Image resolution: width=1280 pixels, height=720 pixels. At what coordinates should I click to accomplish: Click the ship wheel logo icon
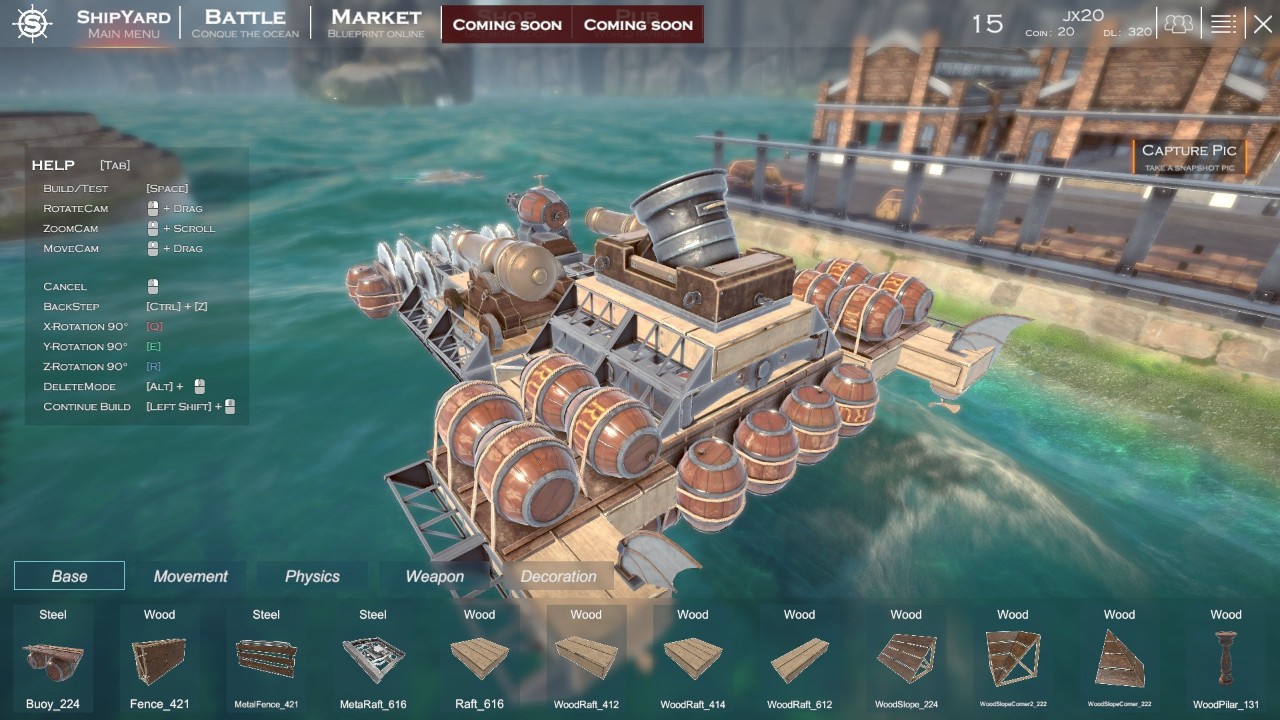(33, 24)
